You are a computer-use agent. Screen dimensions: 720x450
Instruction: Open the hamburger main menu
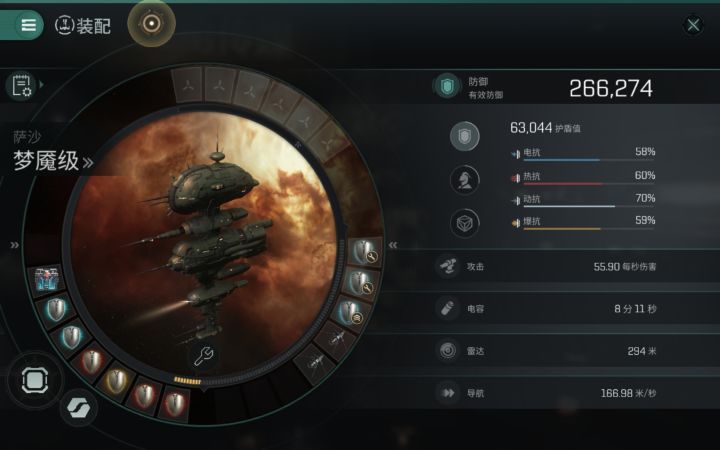pyautogui.click(x=28, y=25)
